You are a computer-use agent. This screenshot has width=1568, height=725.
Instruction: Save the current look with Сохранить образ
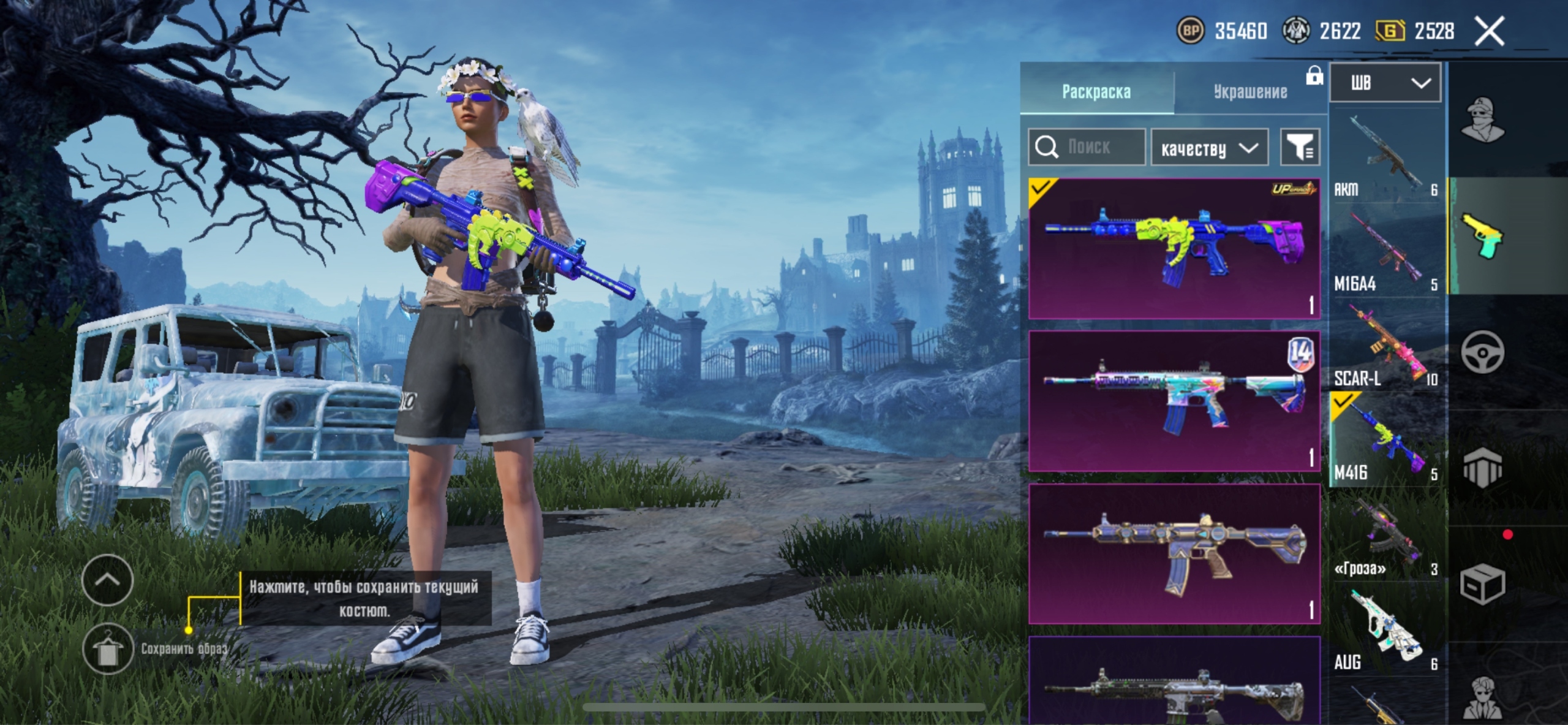[108, 649]
